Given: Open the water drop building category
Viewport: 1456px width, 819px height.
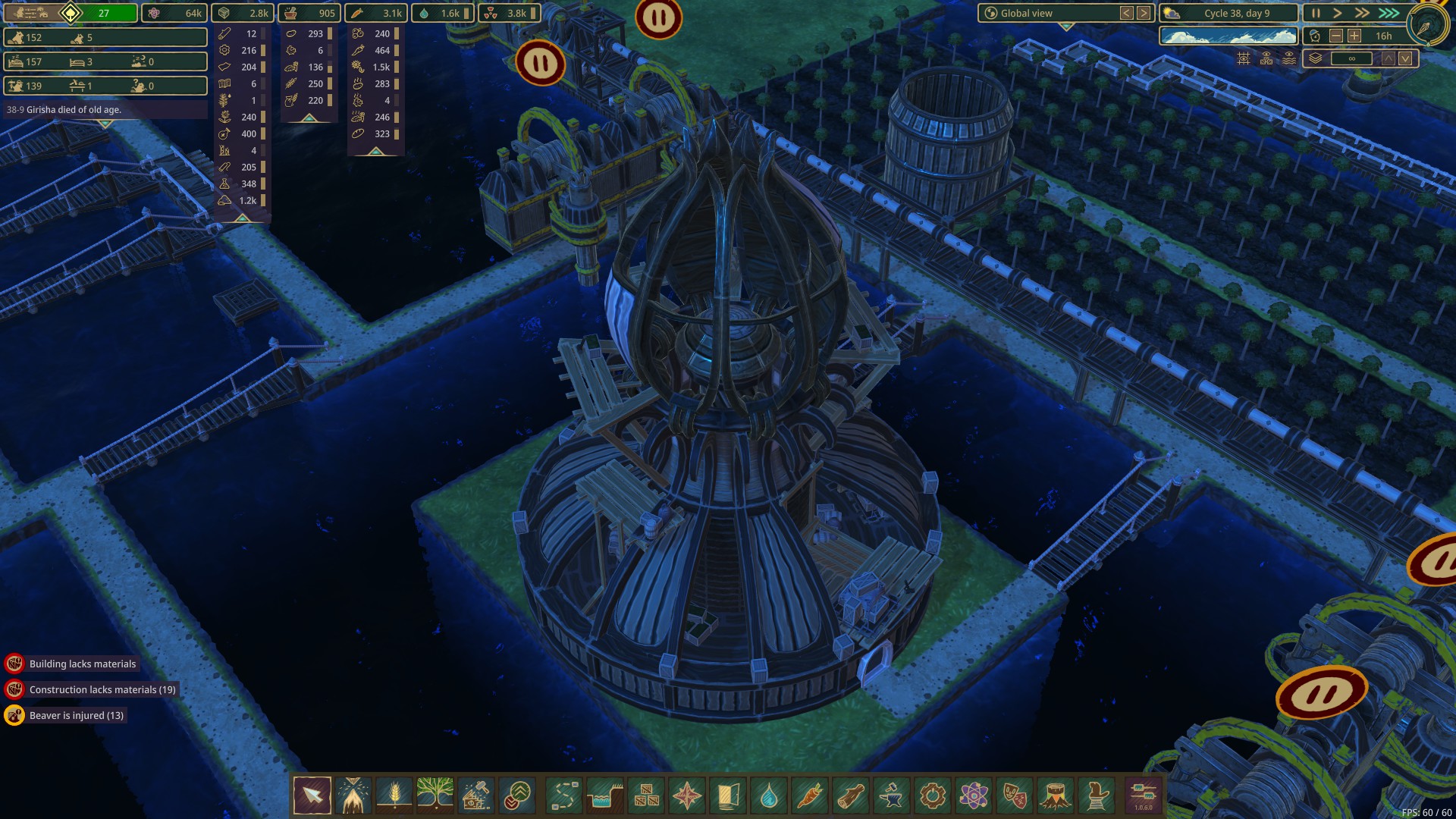Looking at the screenshot, I should point(769,795).
